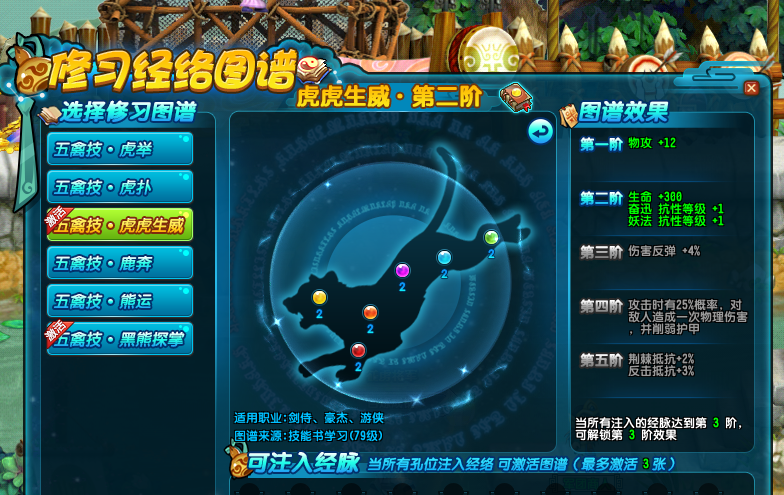Choose the 五禽技·虎扑 chart
The height and width of the screenshot is (495, 784).
120,187
